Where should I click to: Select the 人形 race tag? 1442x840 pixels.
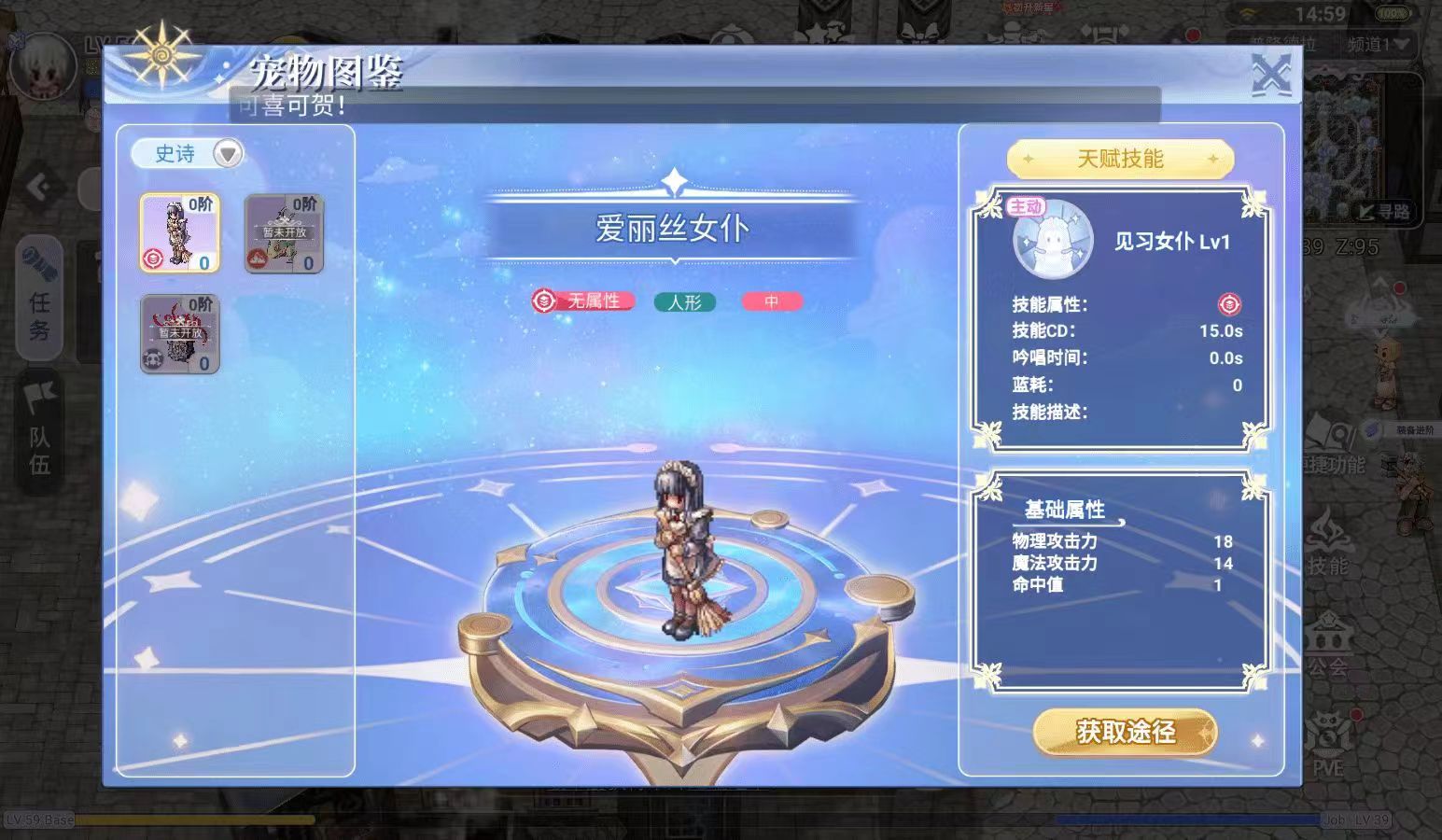[684, 301]
